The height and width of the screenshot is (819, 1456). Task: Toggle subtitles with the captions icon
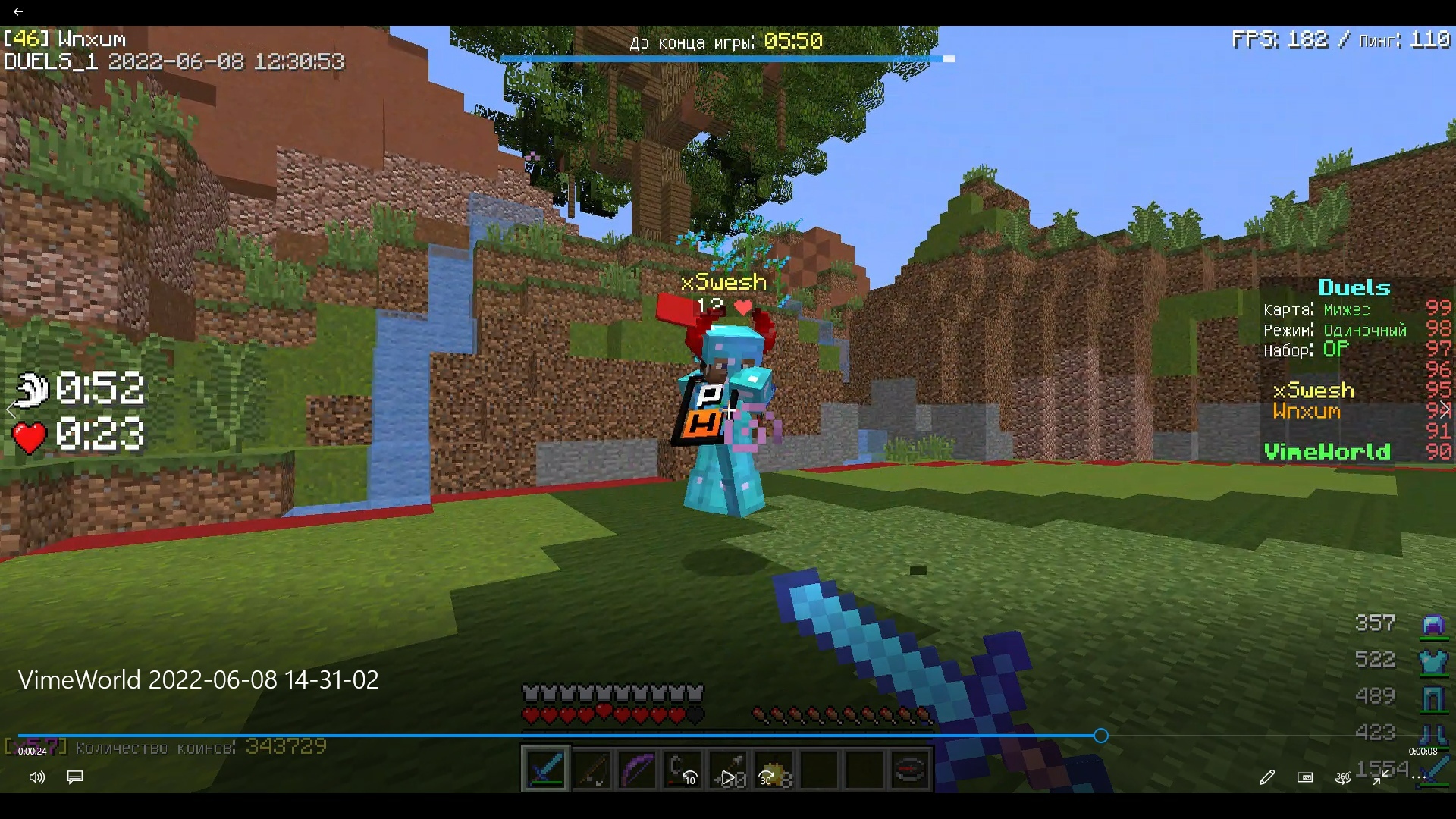pos(74,777)
